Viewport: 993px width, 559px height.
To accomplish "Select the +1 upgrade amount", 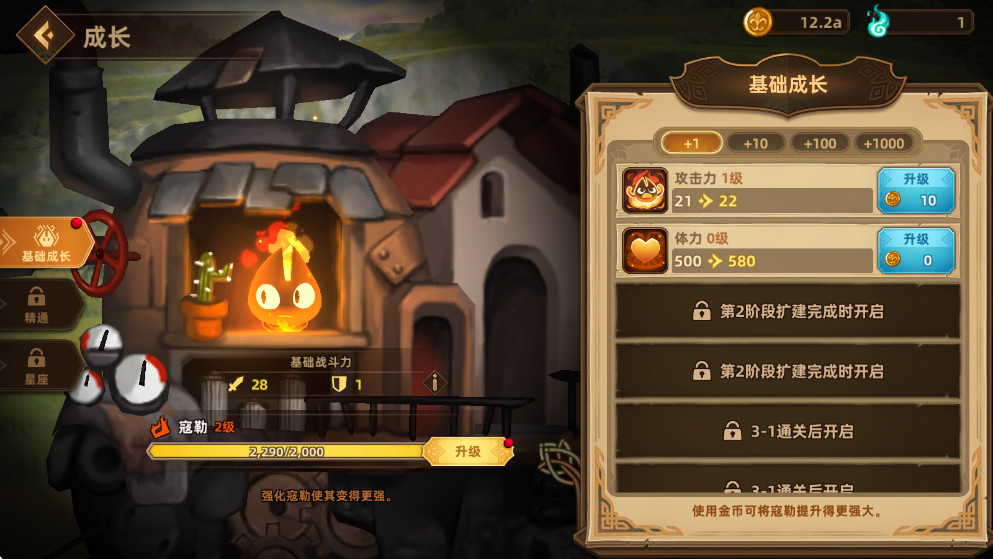I will [x=691, y=143].
